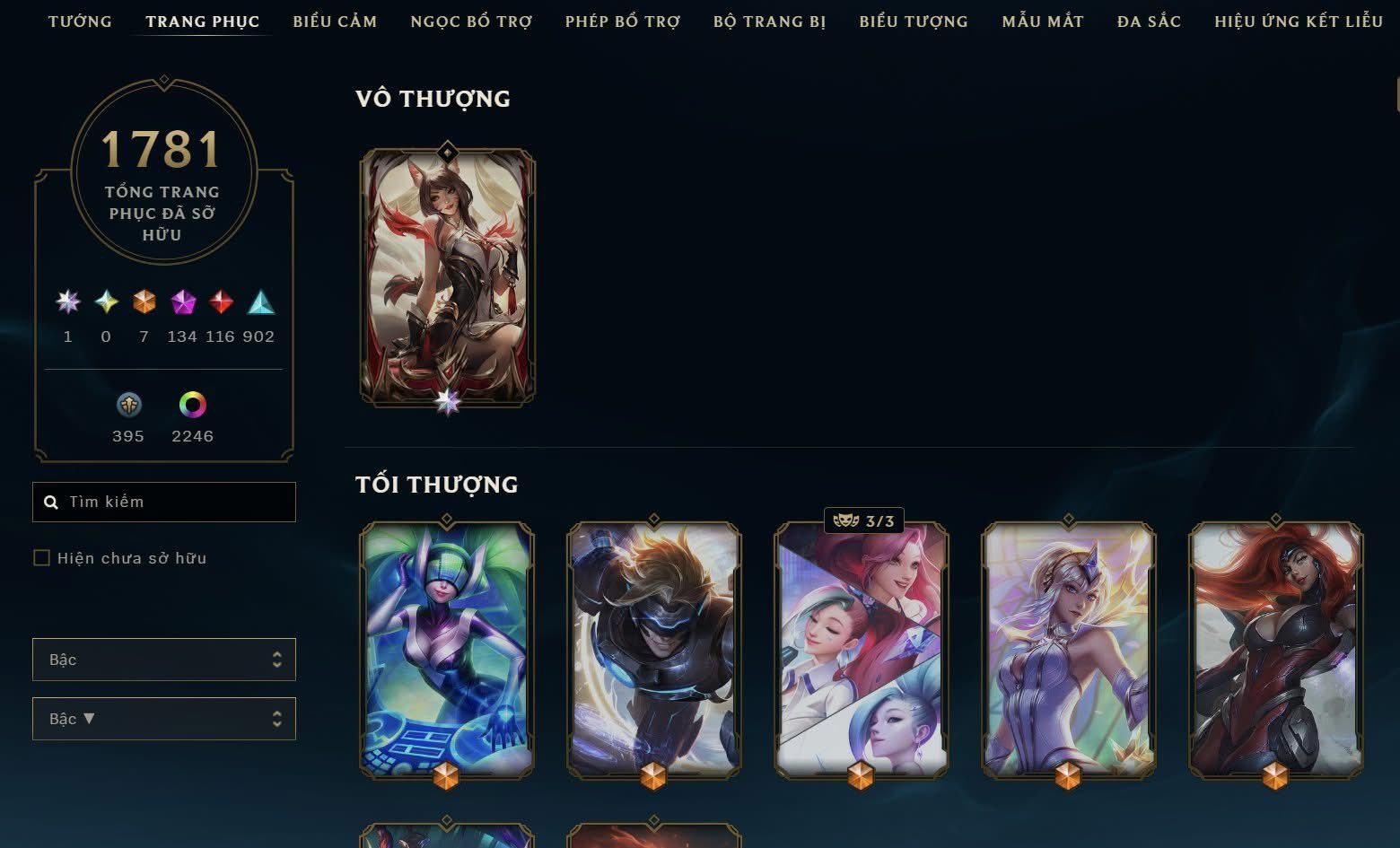
Task: Click the mythic starburst rarity icon
Action: click(x=67, y=303)
